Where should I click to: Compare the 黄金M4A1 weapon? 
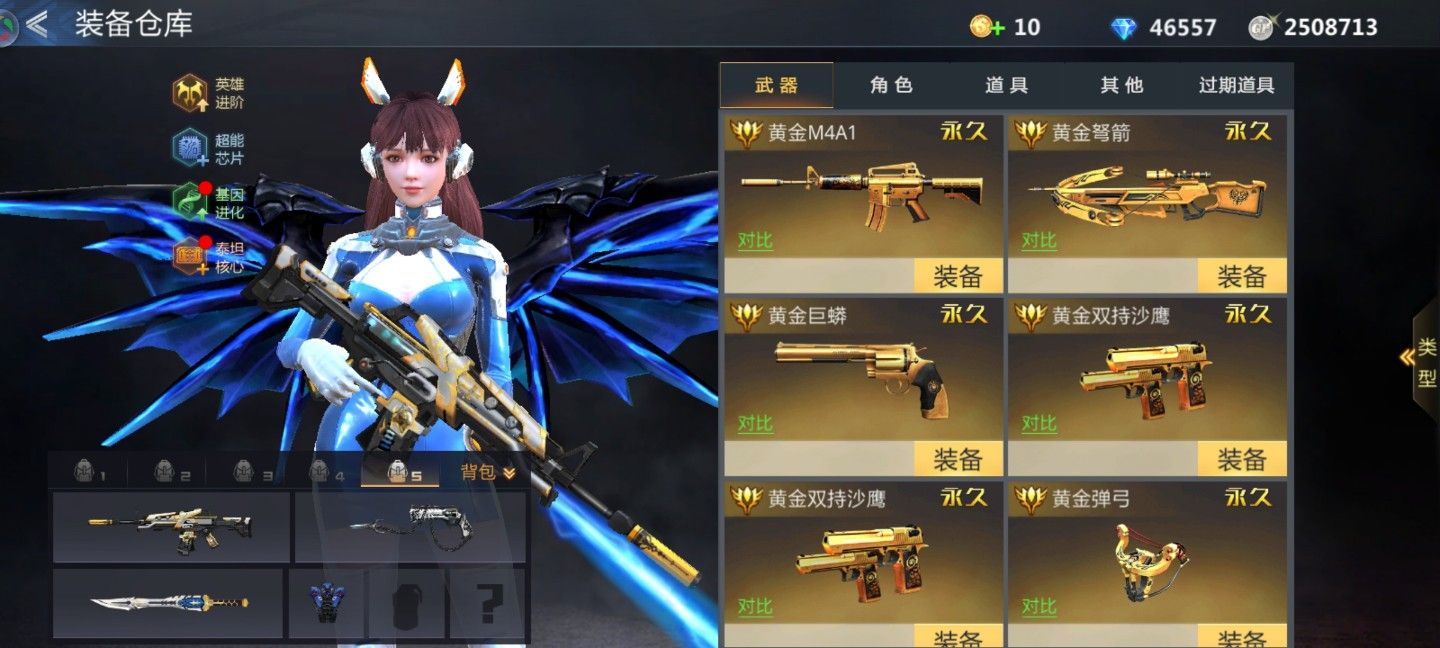tap(755, 241)
